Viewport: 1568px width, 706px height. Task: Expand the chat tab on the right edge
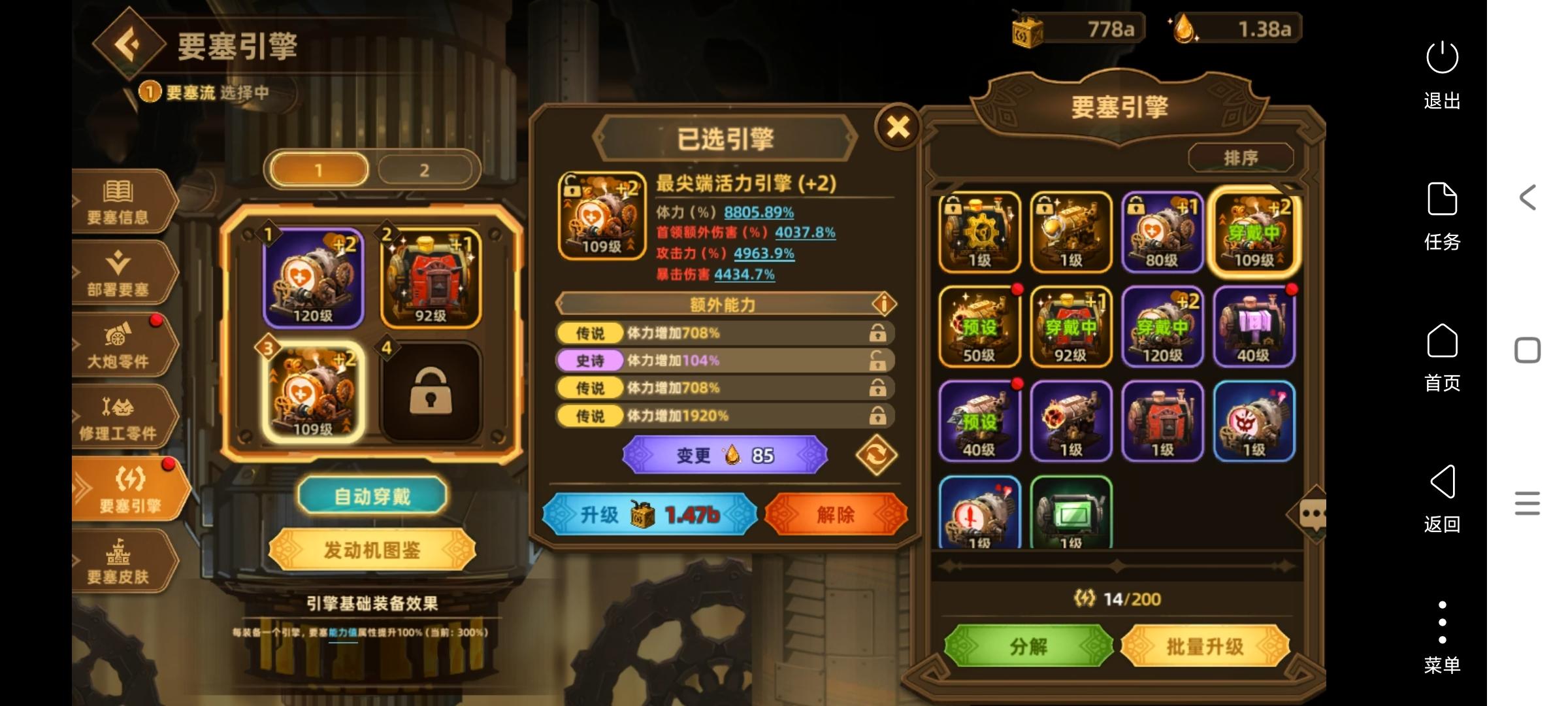(1316, 513)
